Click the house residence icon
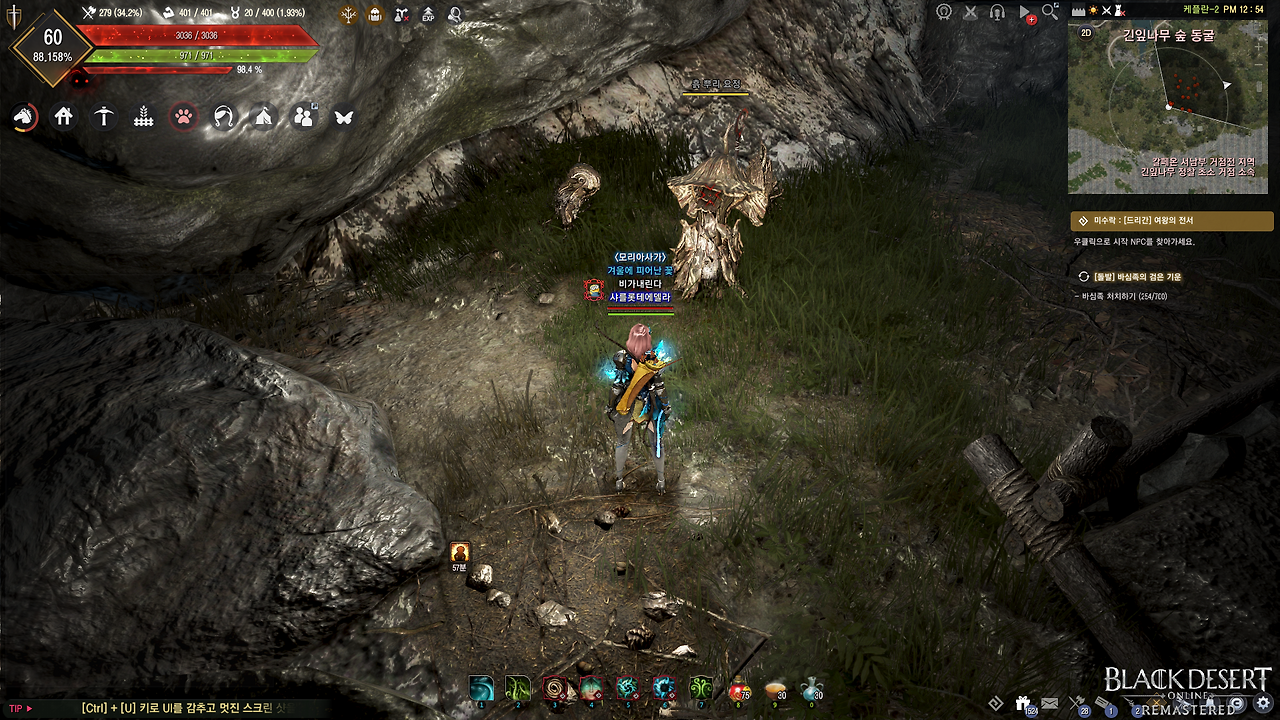This screenshot has height=720, width=1280. (x=64, y=117)
